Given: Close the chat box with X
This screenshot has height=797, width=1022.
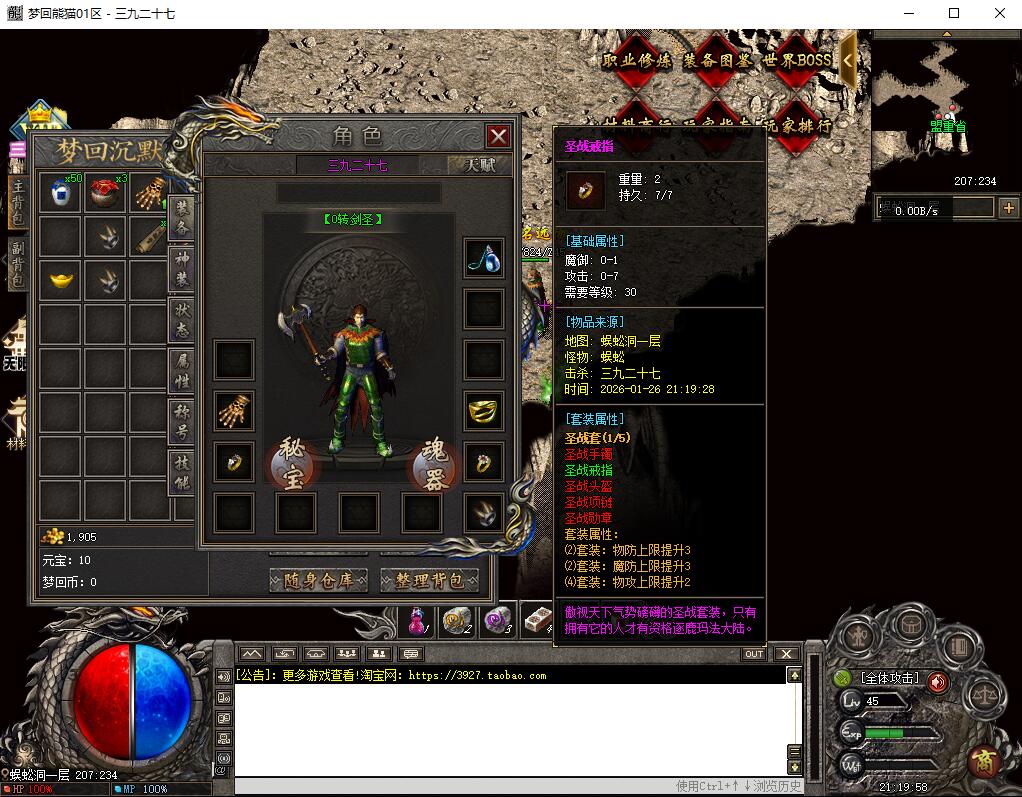Looking at the screenshot, I should click(x=786, y=654).
